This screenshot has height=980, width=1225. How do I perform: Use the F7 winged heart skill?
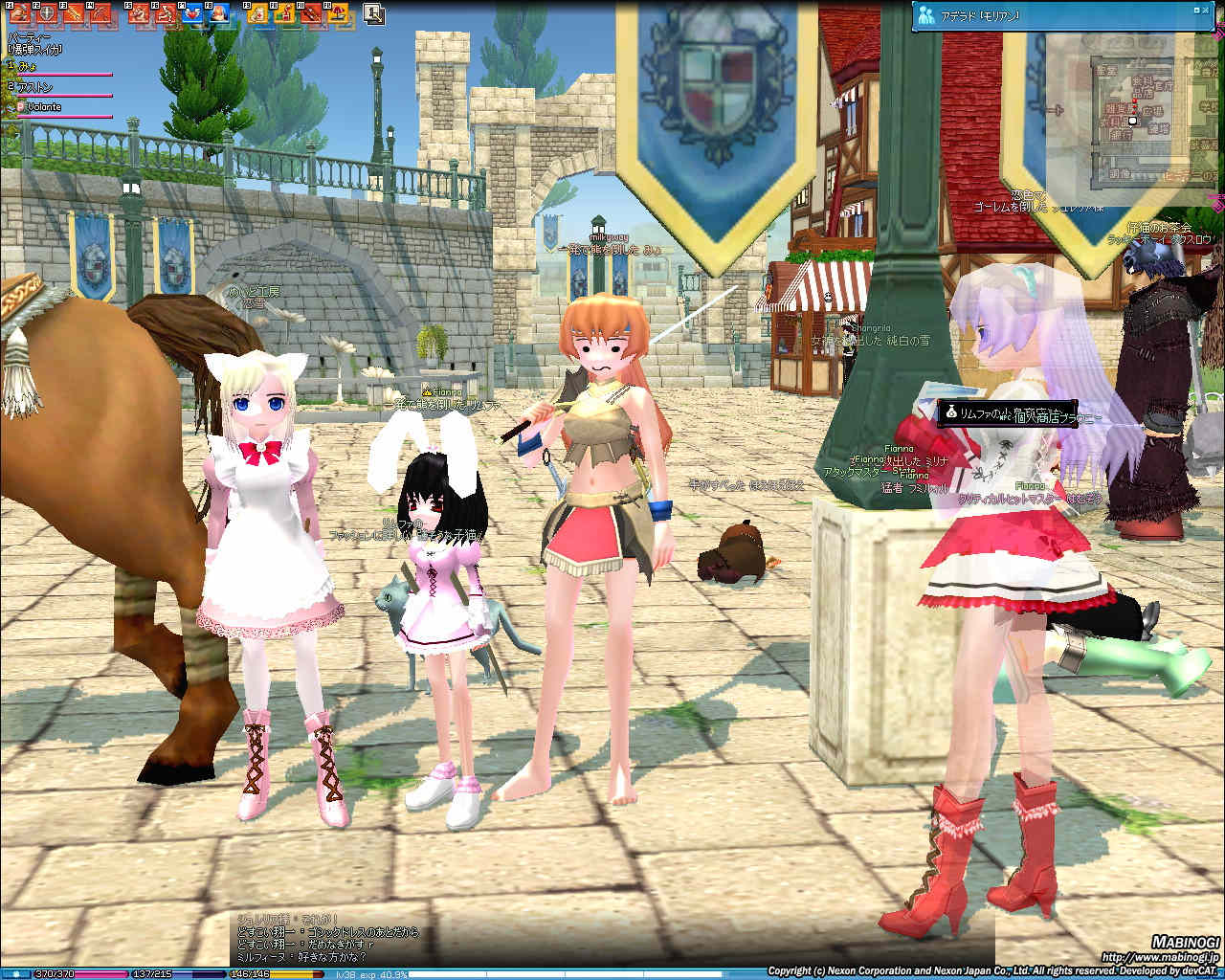pos(194,13)
